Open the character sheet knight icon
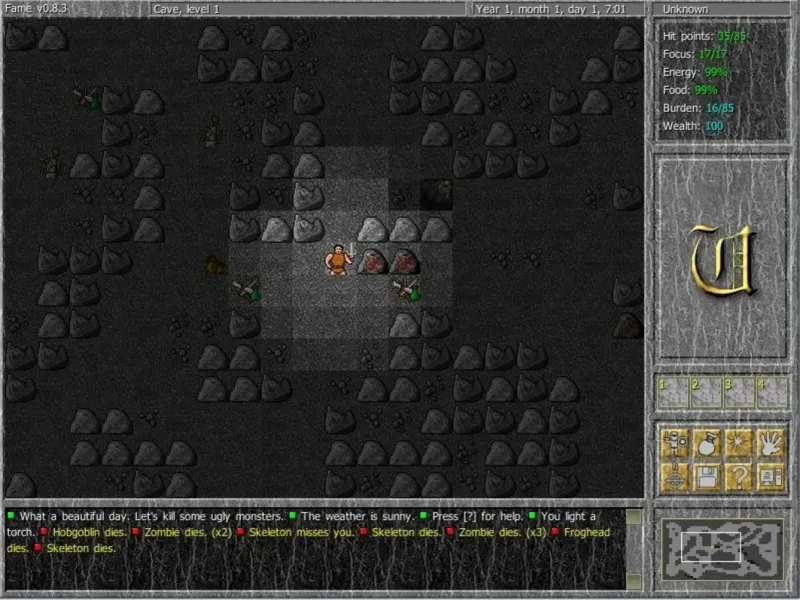 coord(674,443)
